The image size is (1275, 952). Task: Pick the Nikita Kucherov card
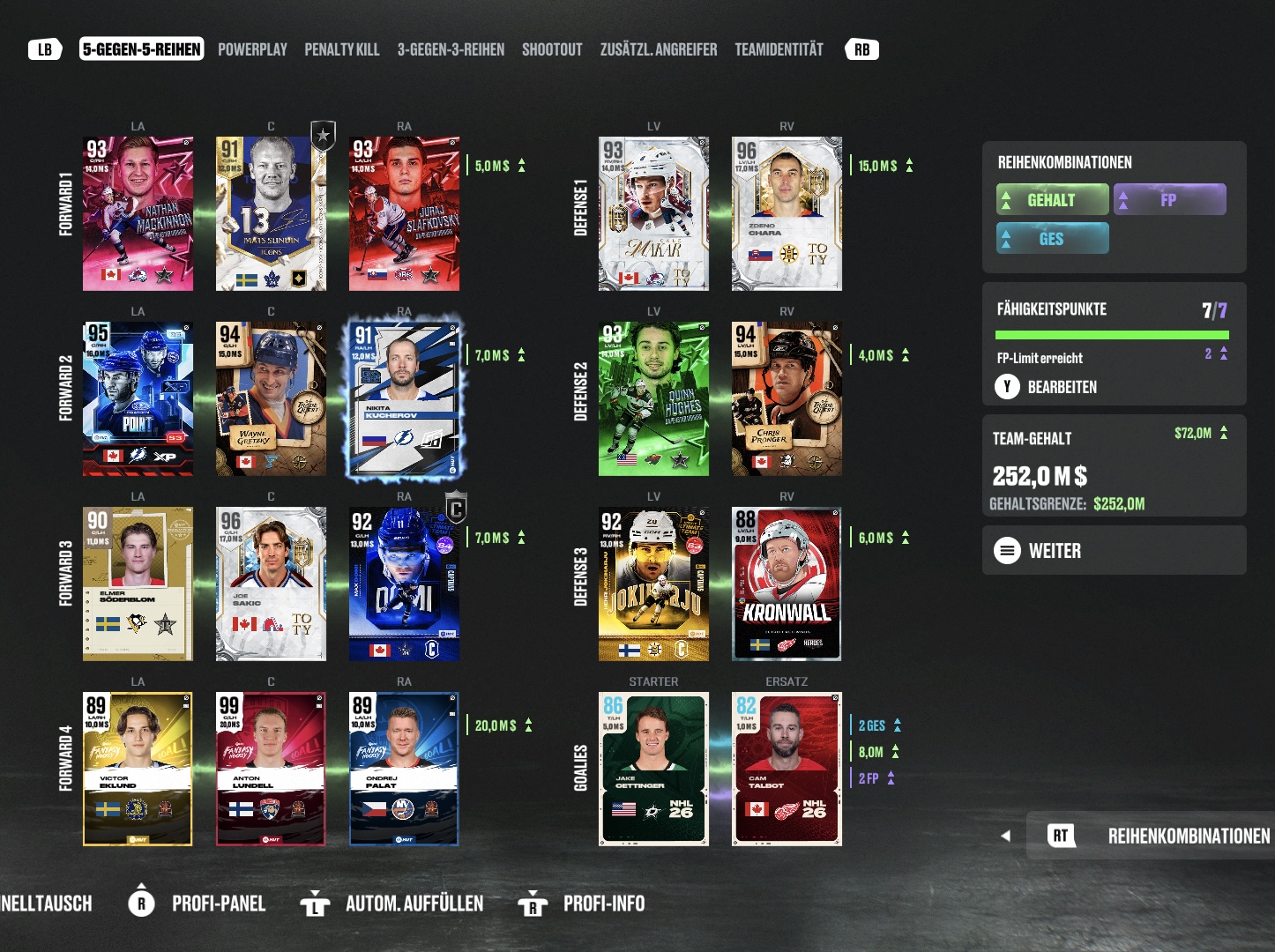point(404,398)
